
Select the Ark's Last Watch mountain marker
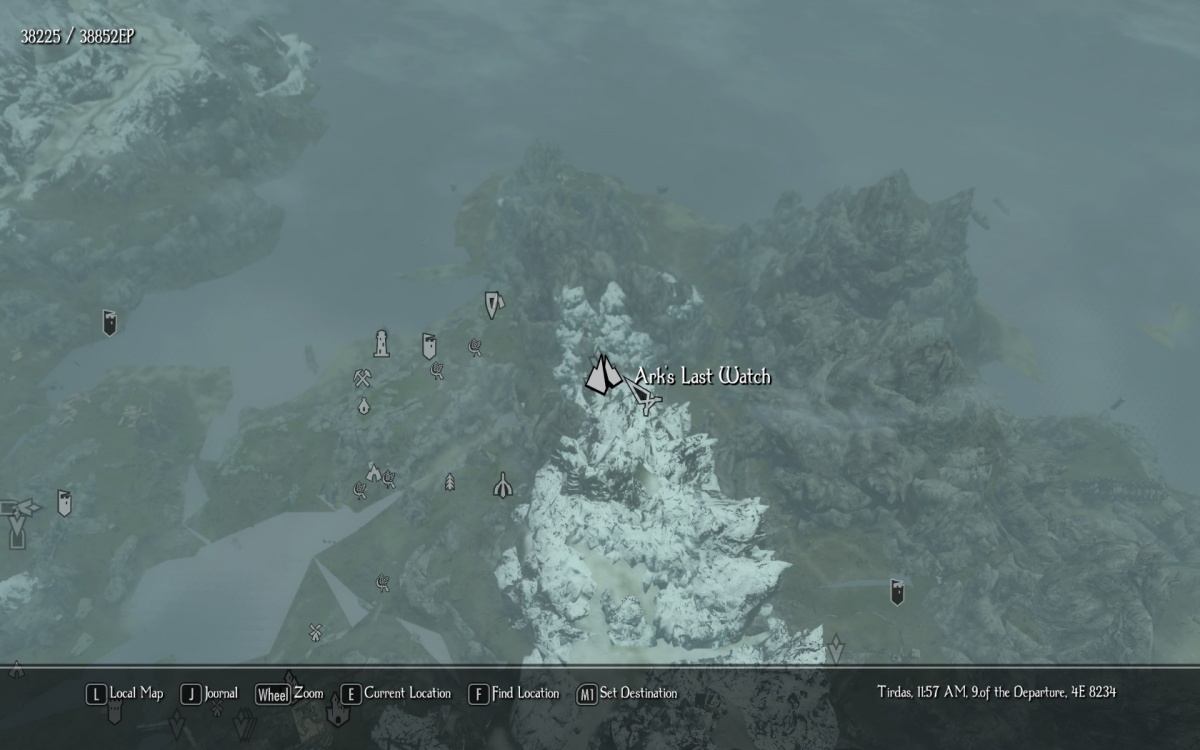[602, 375]
